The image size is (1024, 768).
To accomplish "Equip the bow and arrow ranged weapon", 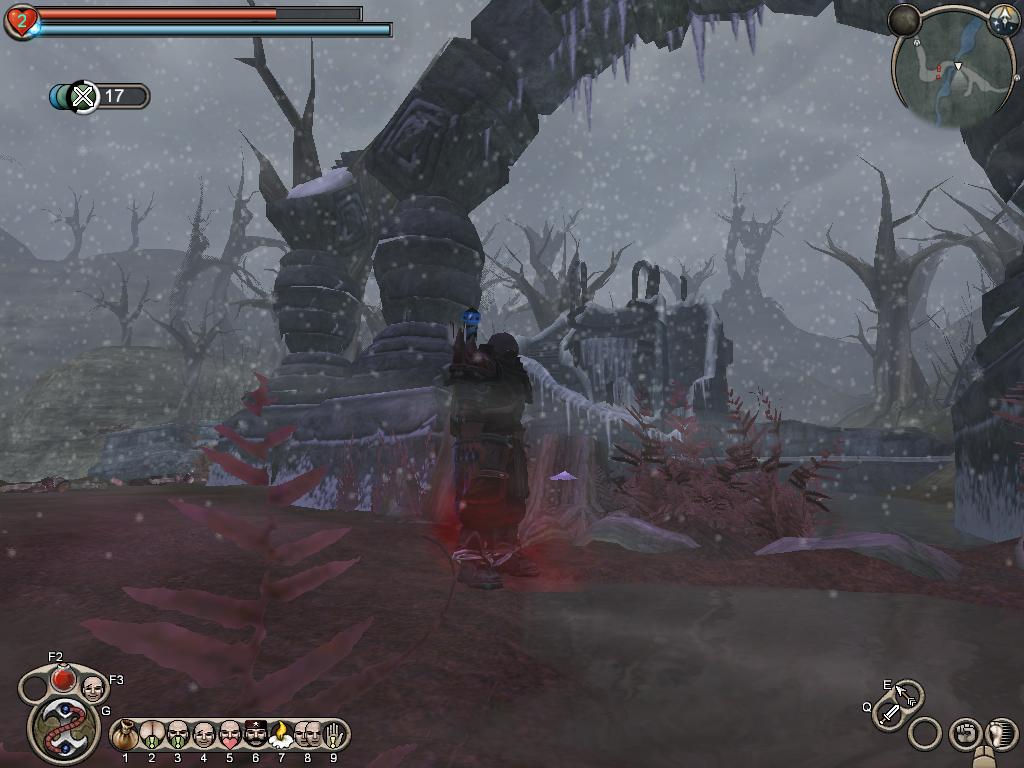I will click(x=908, y=694).
